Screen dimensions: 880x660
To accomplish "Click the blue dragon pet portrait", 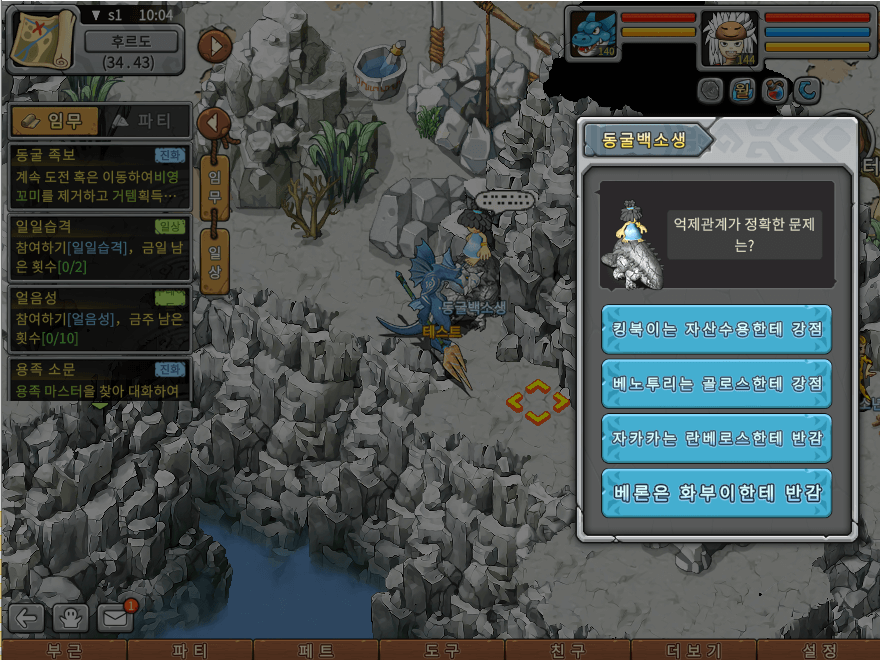I will (593, 37).
